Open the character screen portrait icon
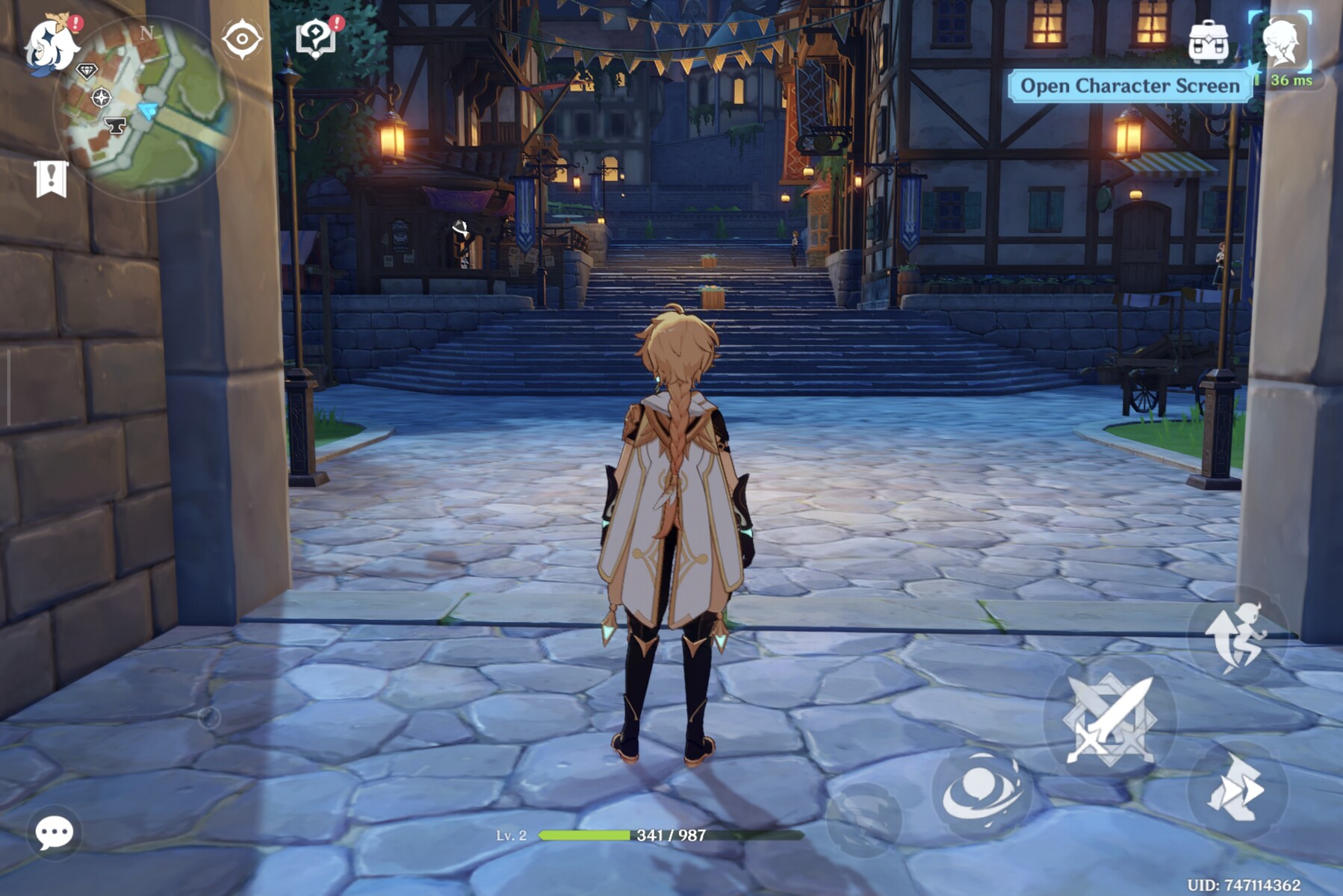 (1281, 42)
